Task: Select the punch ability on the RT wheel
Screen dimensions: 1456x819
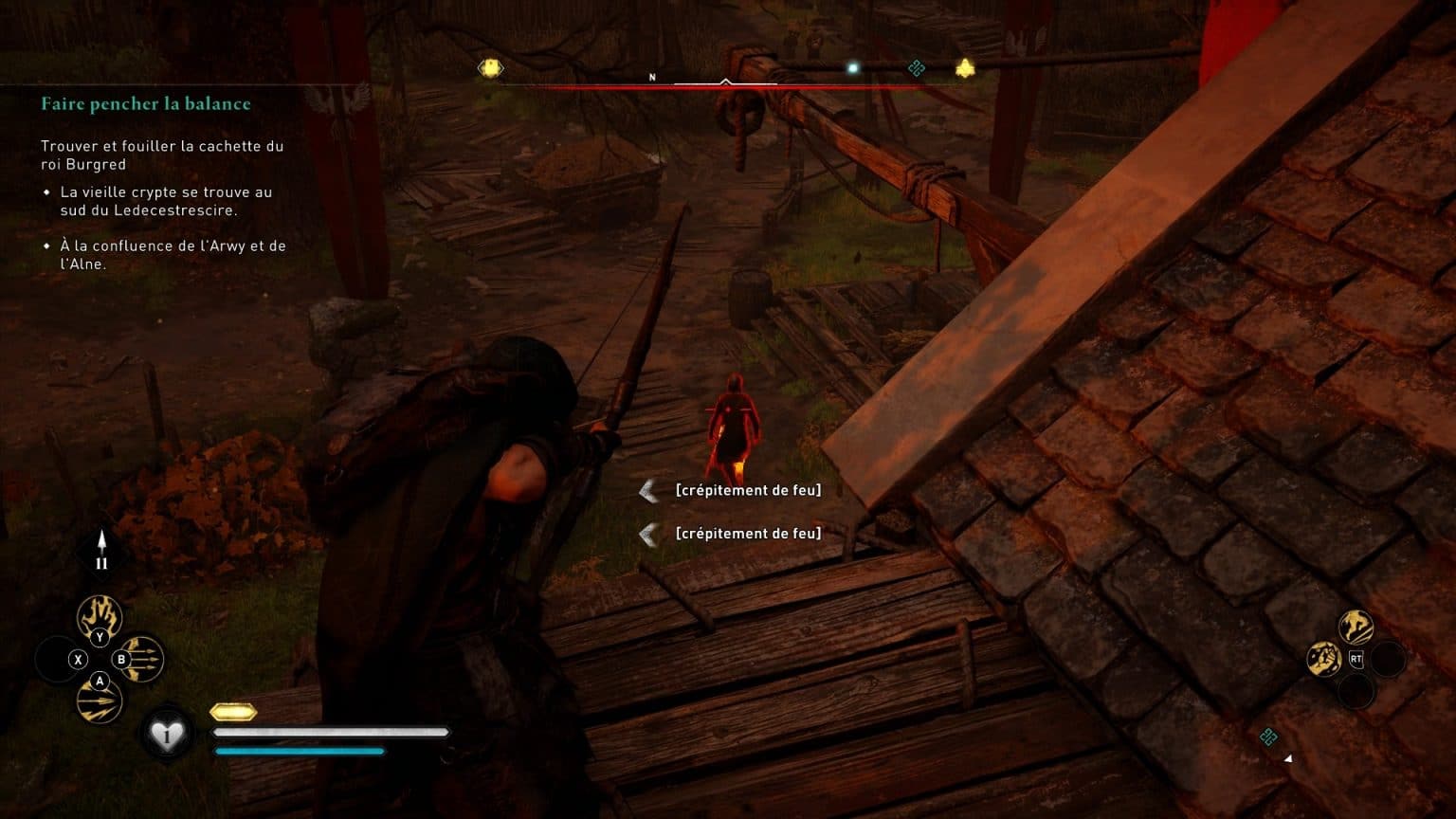Action: [x=1323, y=657]
